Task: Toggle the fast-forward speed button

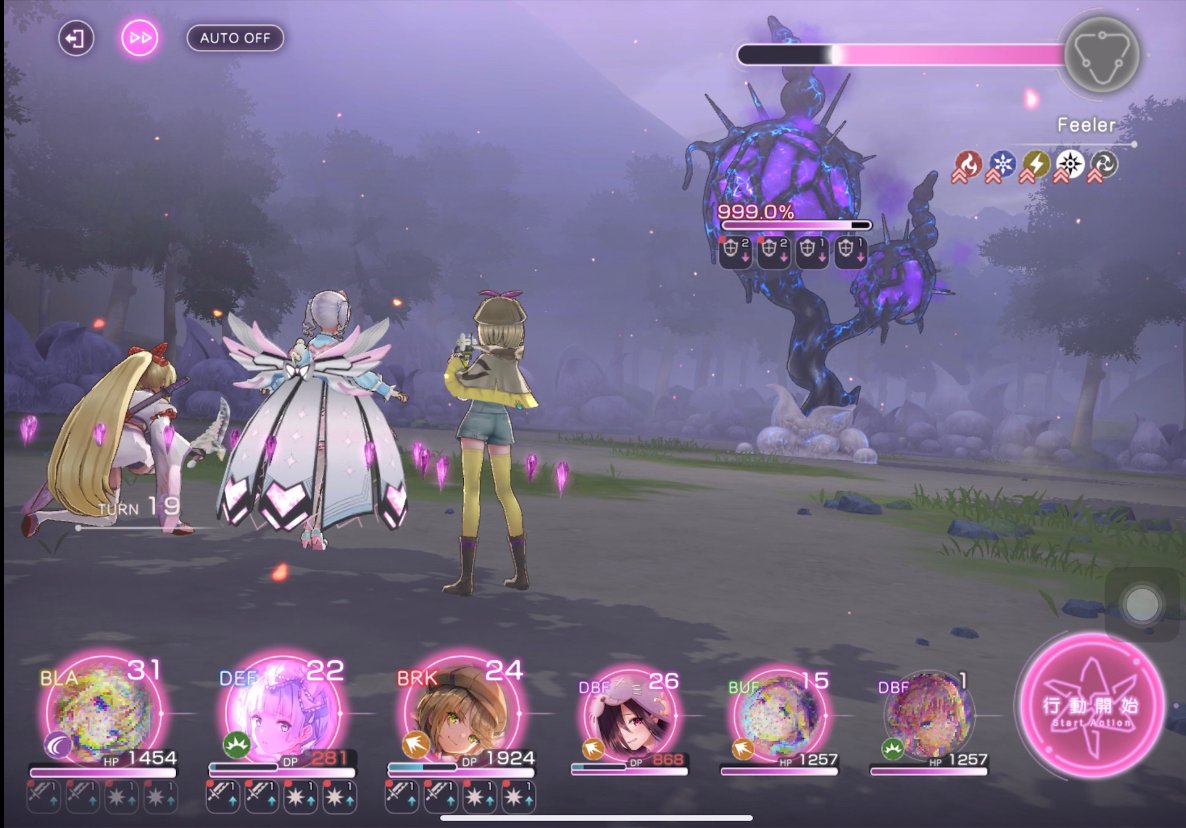Action: pos(140,39)
